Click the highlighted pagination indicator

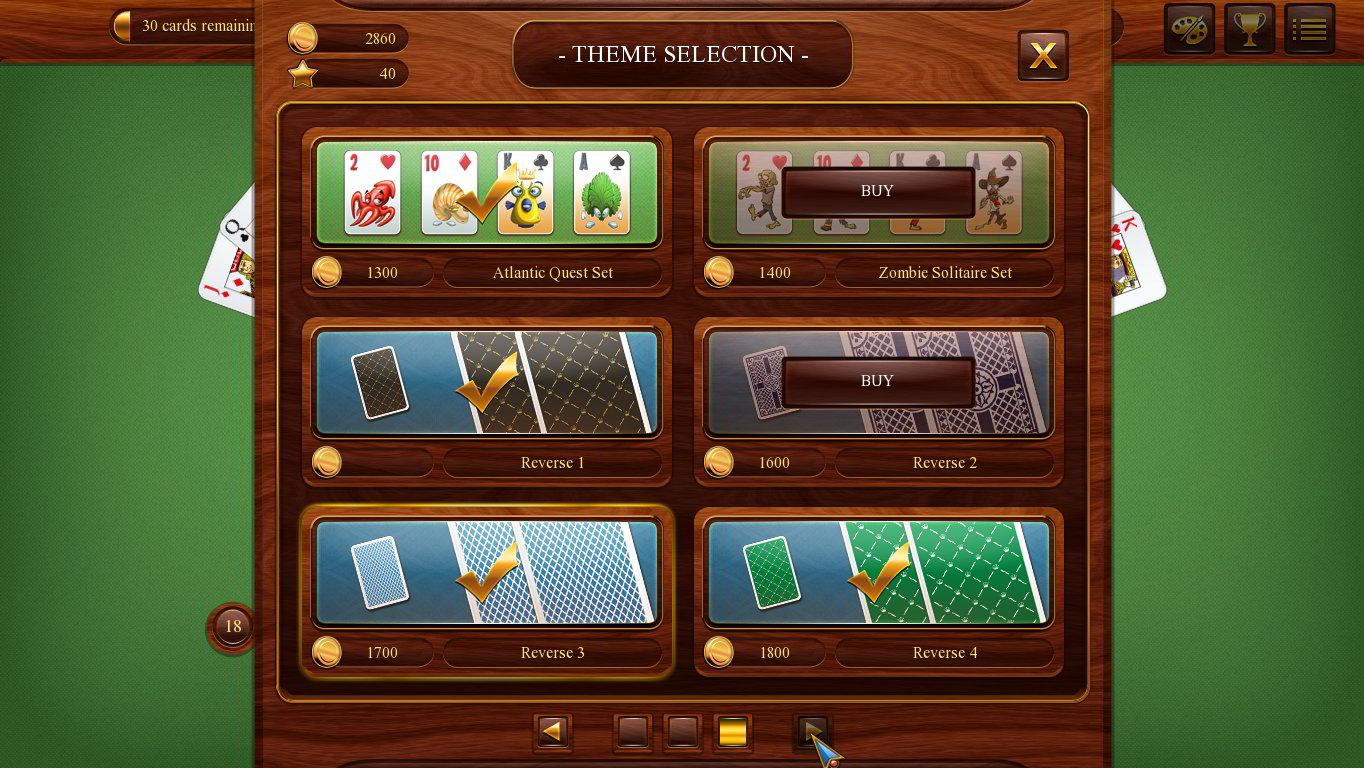(733, 731)
